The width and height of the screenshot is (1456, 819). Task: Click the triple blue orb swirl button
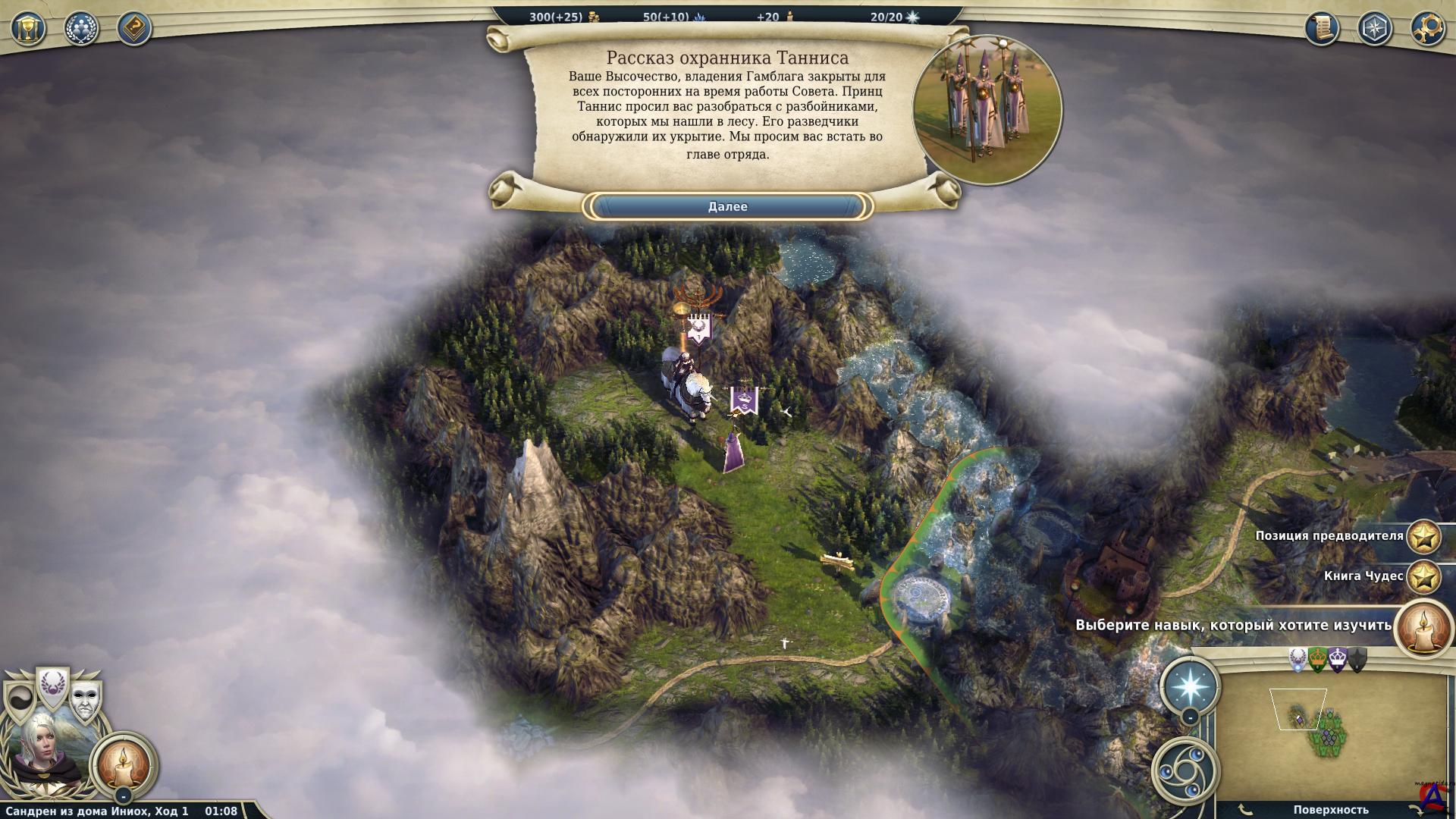(x=1185, y=768)
